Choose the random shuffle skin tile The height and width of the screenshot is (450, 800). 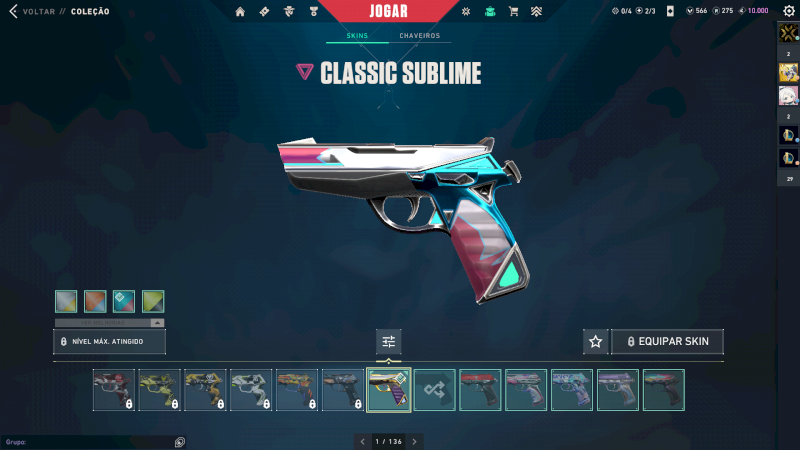pyautogui.click(x=435, y=390)
